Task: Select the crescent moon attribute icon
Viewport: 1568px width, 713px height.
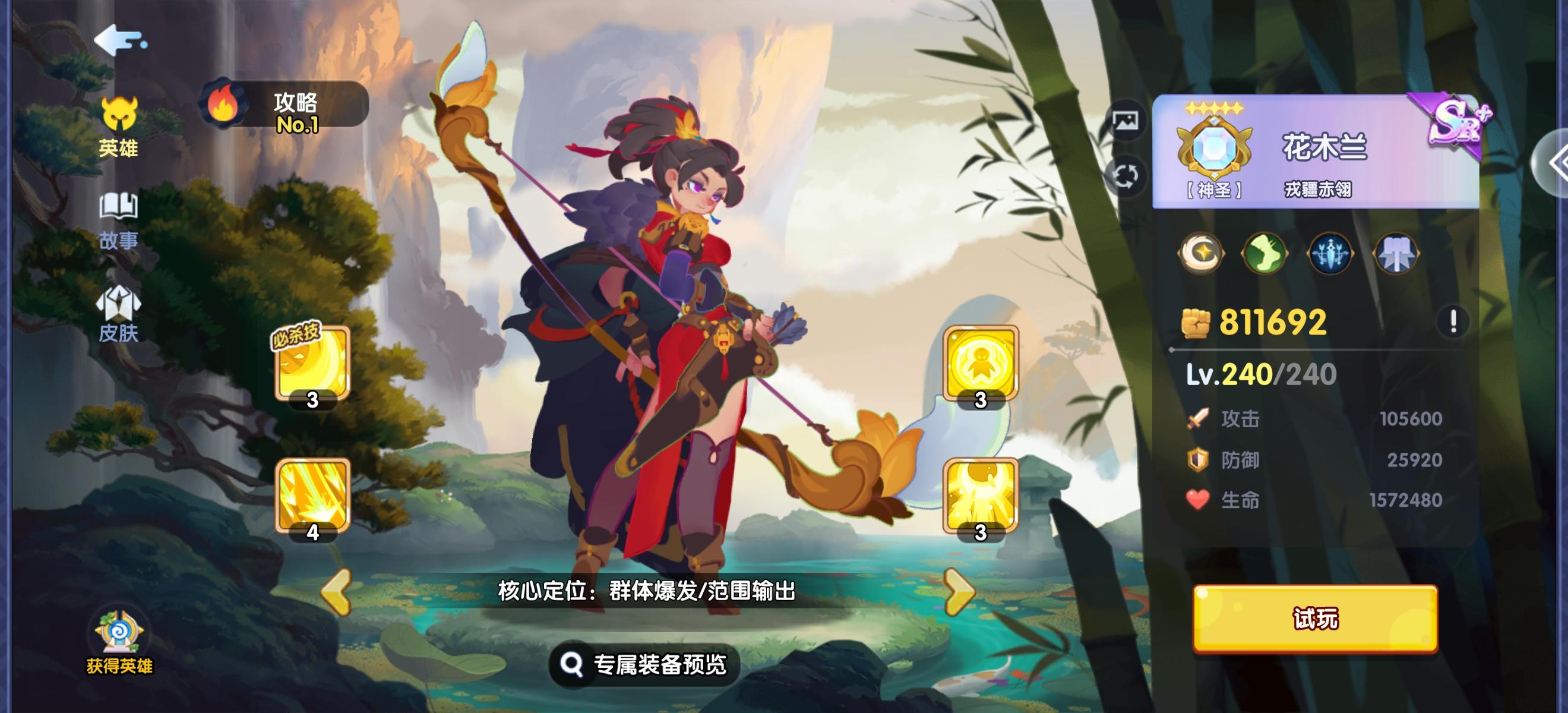Action: pyautogui.click(x=1201, y=253)
